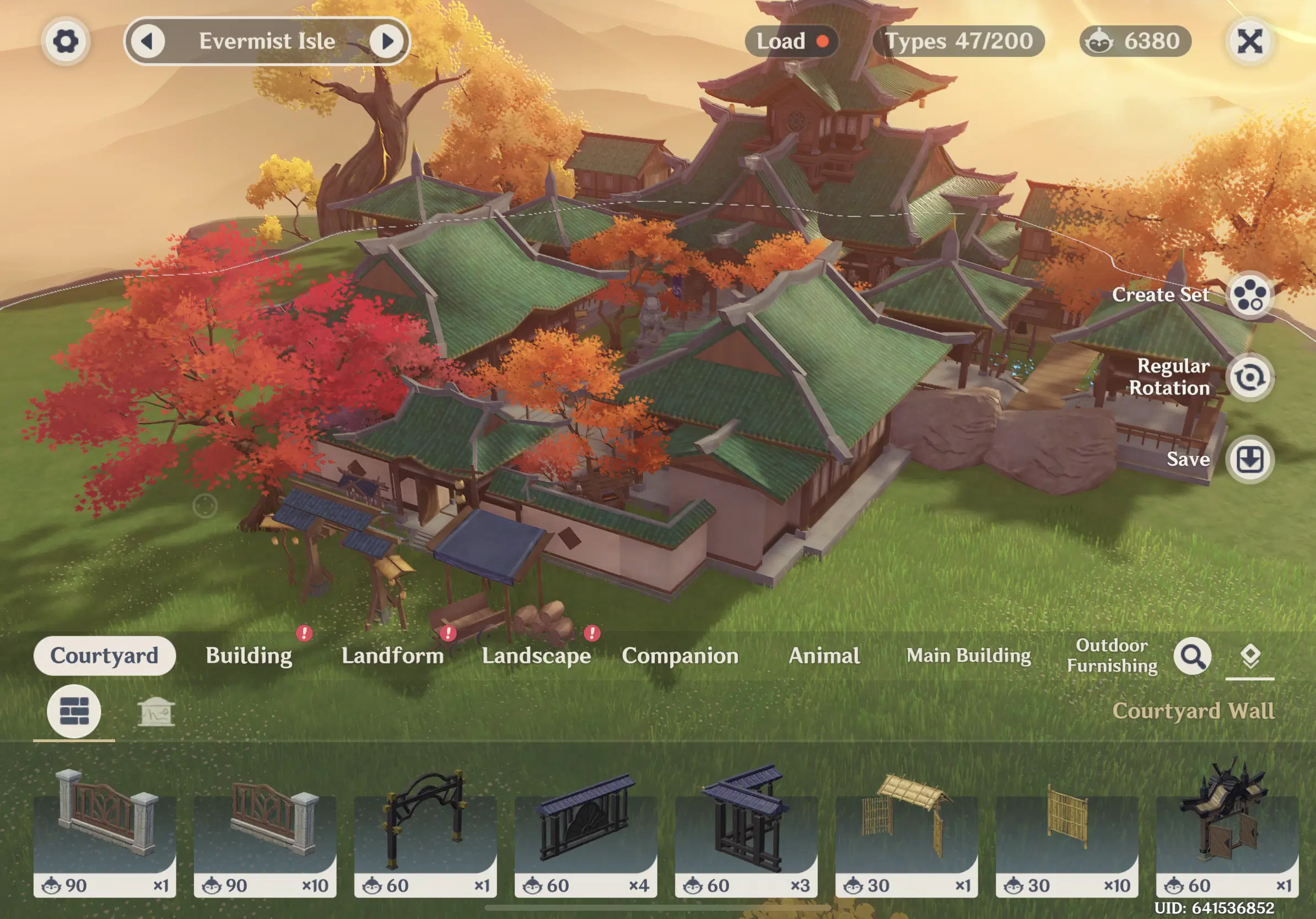Select the Outdoor Furnishing tab
The height and width of the screenshot is (919, 1316).
1112,656
